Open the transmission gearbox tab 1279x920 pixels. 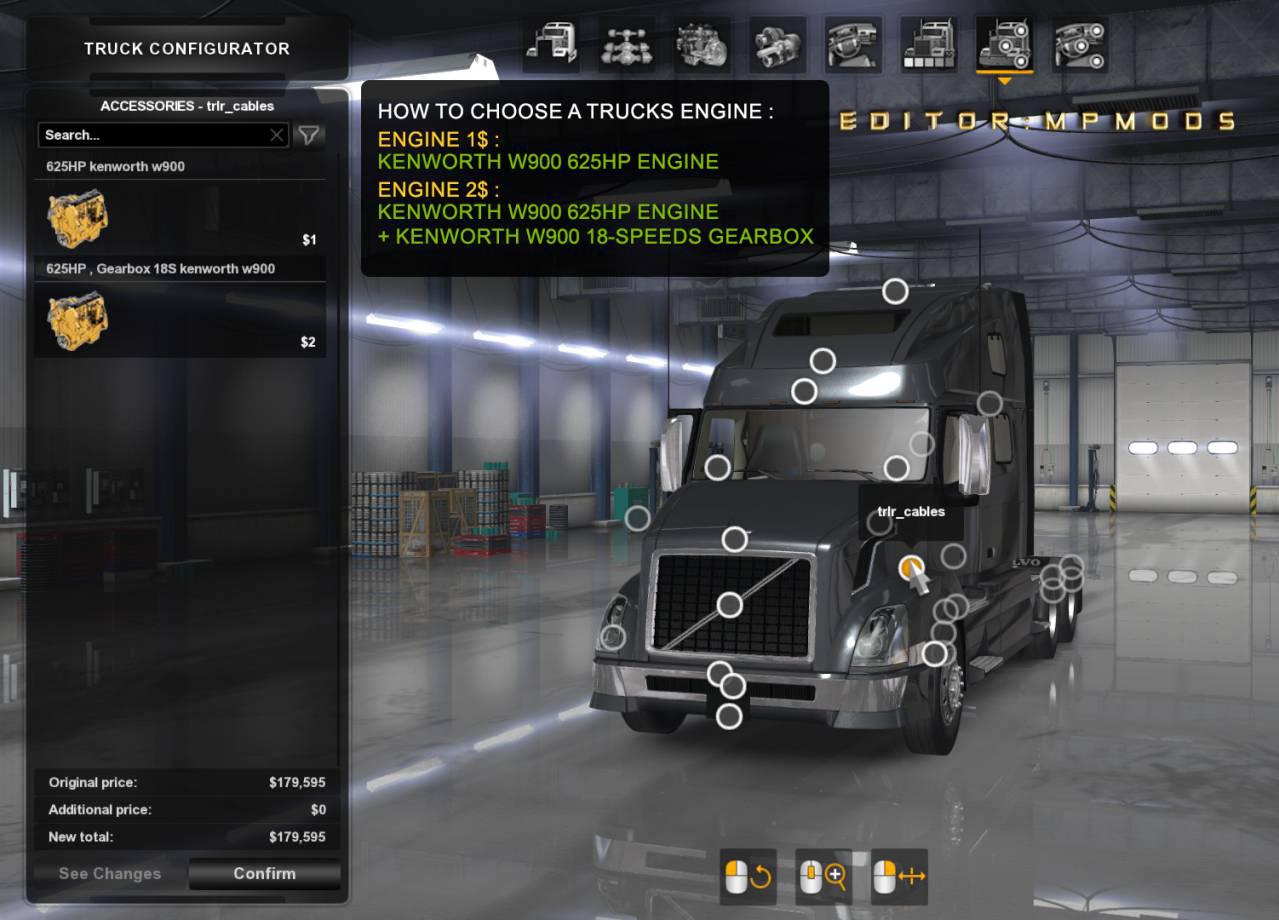[777, 45]
